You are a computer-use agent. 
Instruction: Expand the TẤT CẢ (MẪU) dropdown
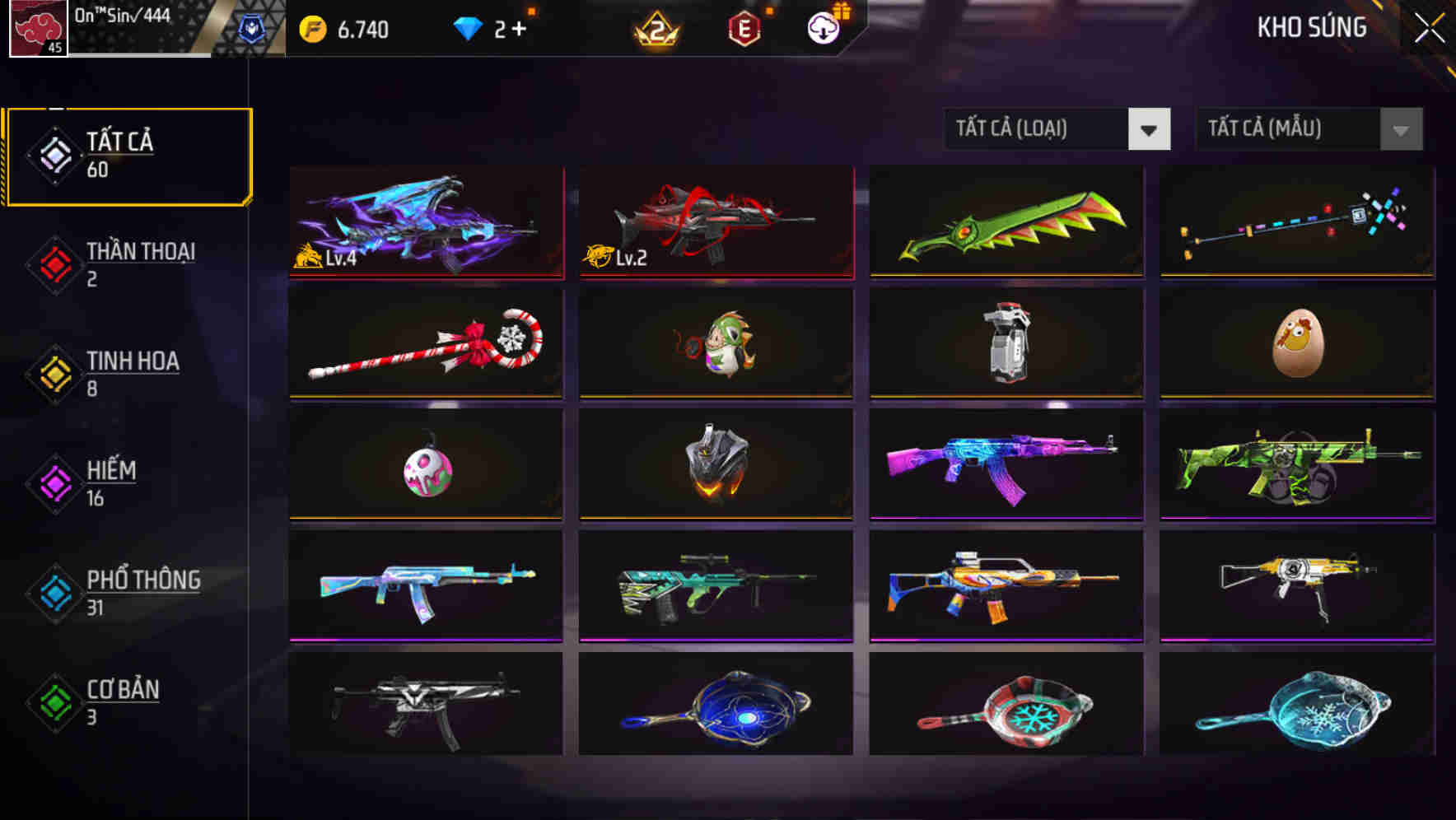(x=1285, y=129)
